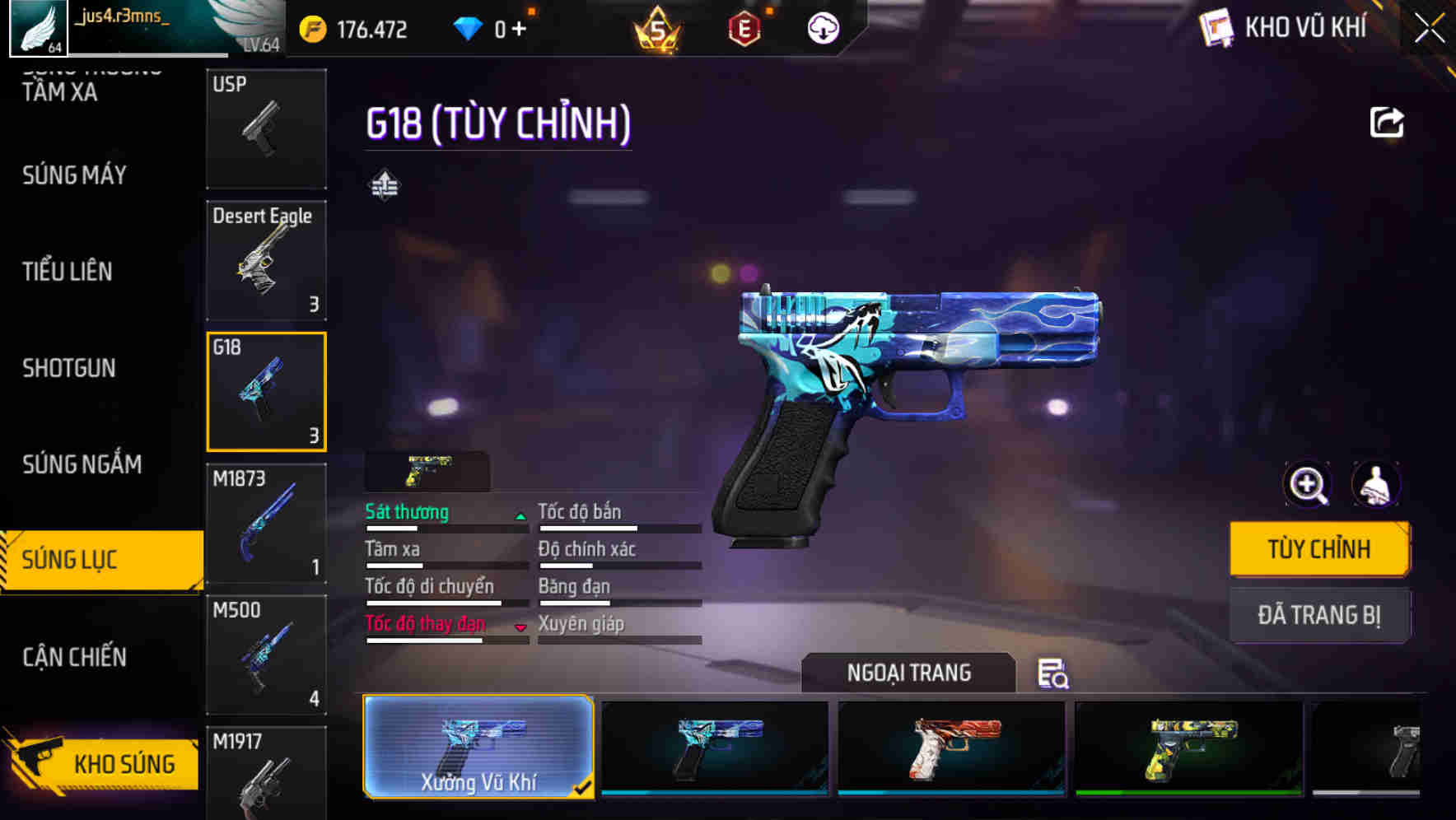Select the Desert Eagle weapon thumbnail
Viewport: 1456px width, 820px height.
pyautogui.click(x=265, y=261)
